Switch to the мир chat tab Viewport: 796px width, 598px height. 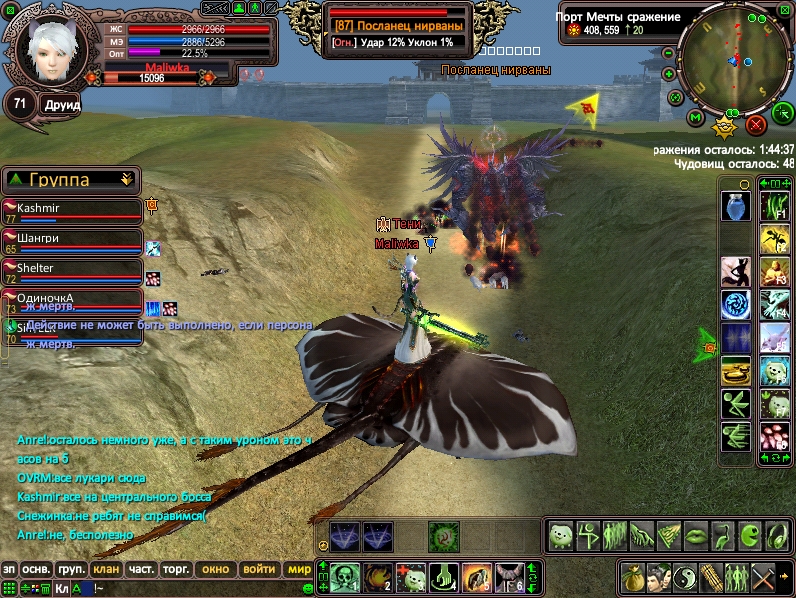click(x=299, y=569)
